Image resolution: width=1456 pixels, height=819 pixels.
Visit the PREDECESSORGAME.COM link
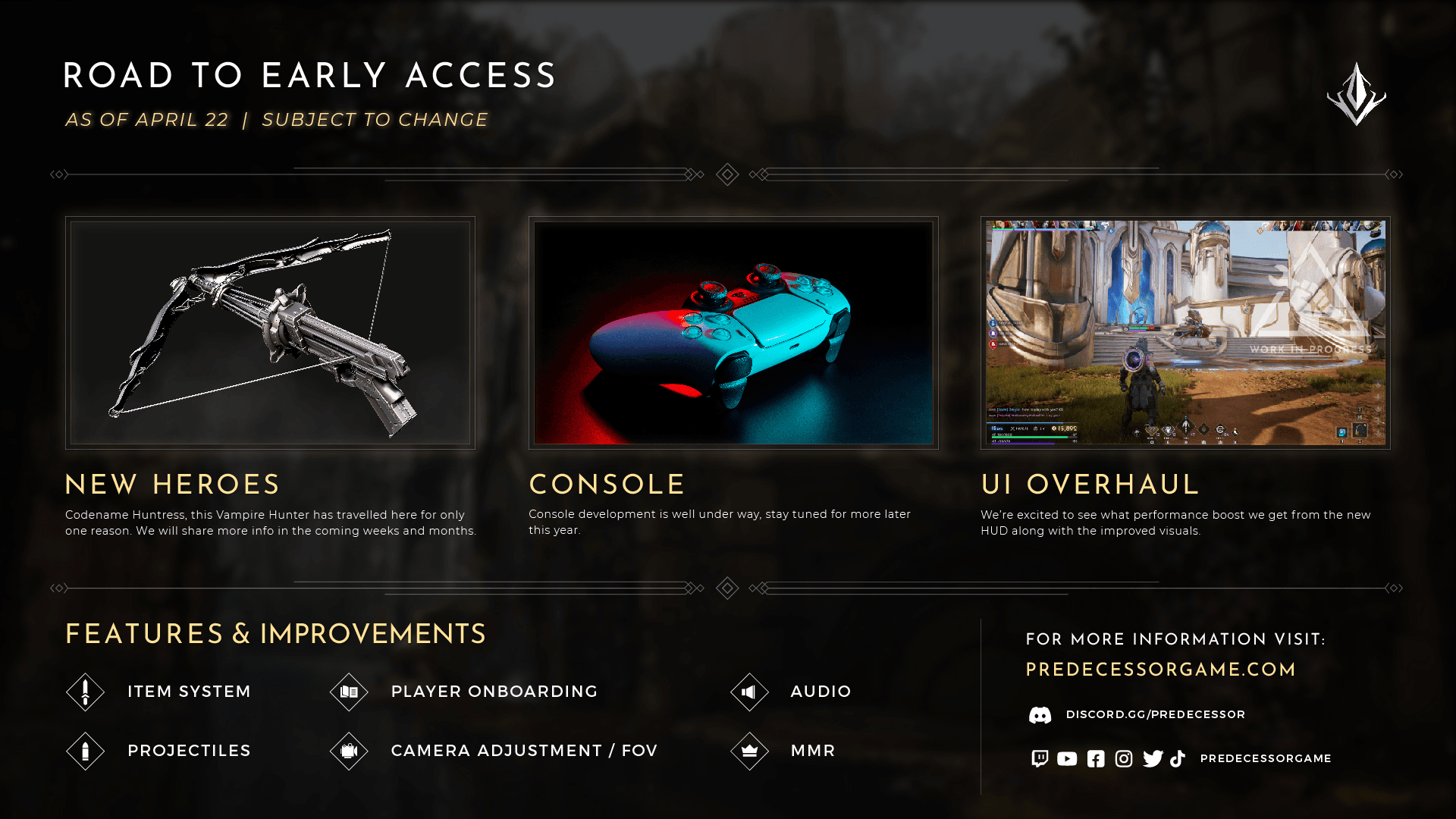point(1161,670)
